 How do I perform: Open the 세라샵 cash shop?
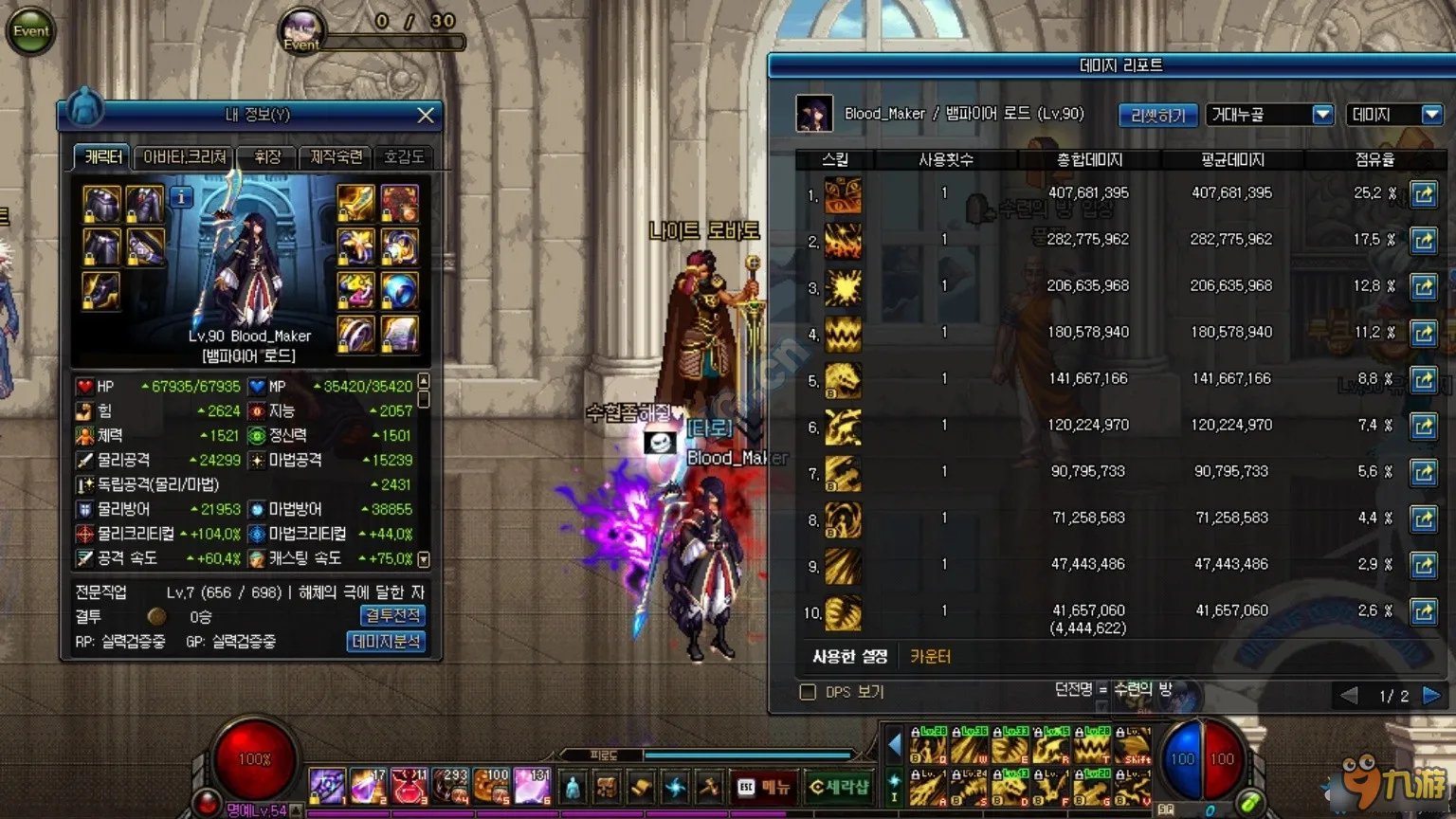(839, 787)
